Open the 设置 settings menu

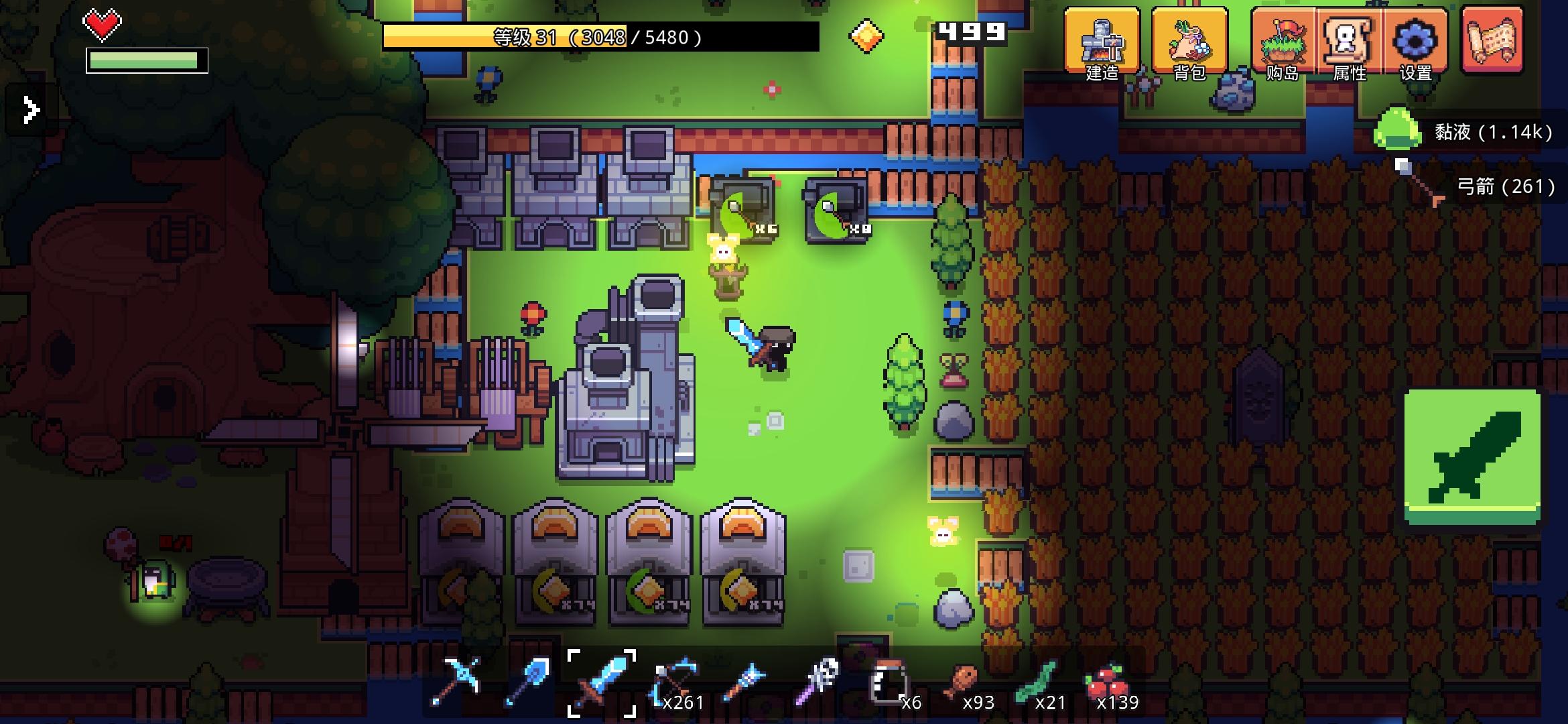(x=1416, y=42)
